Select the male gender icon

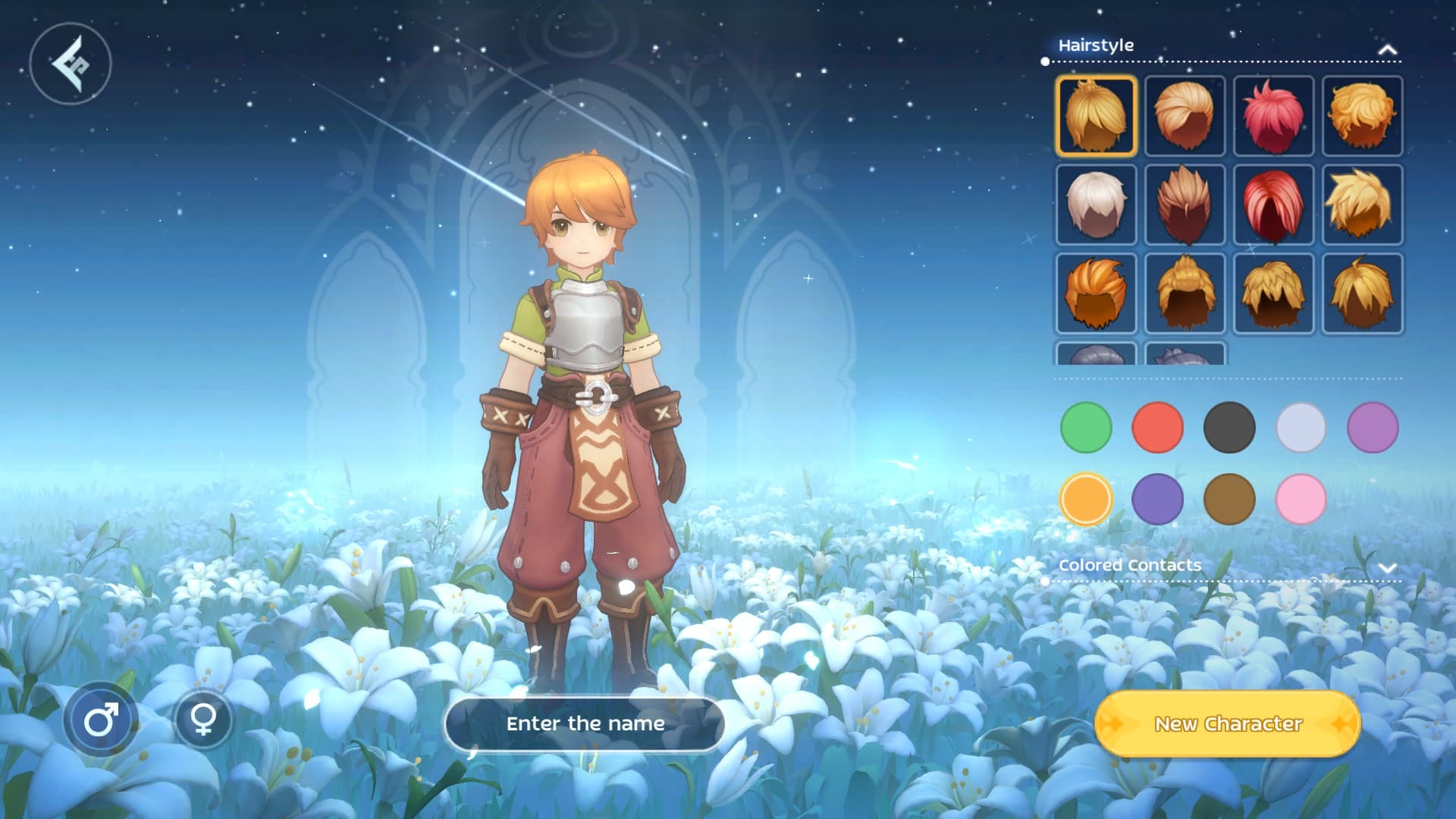point(101,719)
